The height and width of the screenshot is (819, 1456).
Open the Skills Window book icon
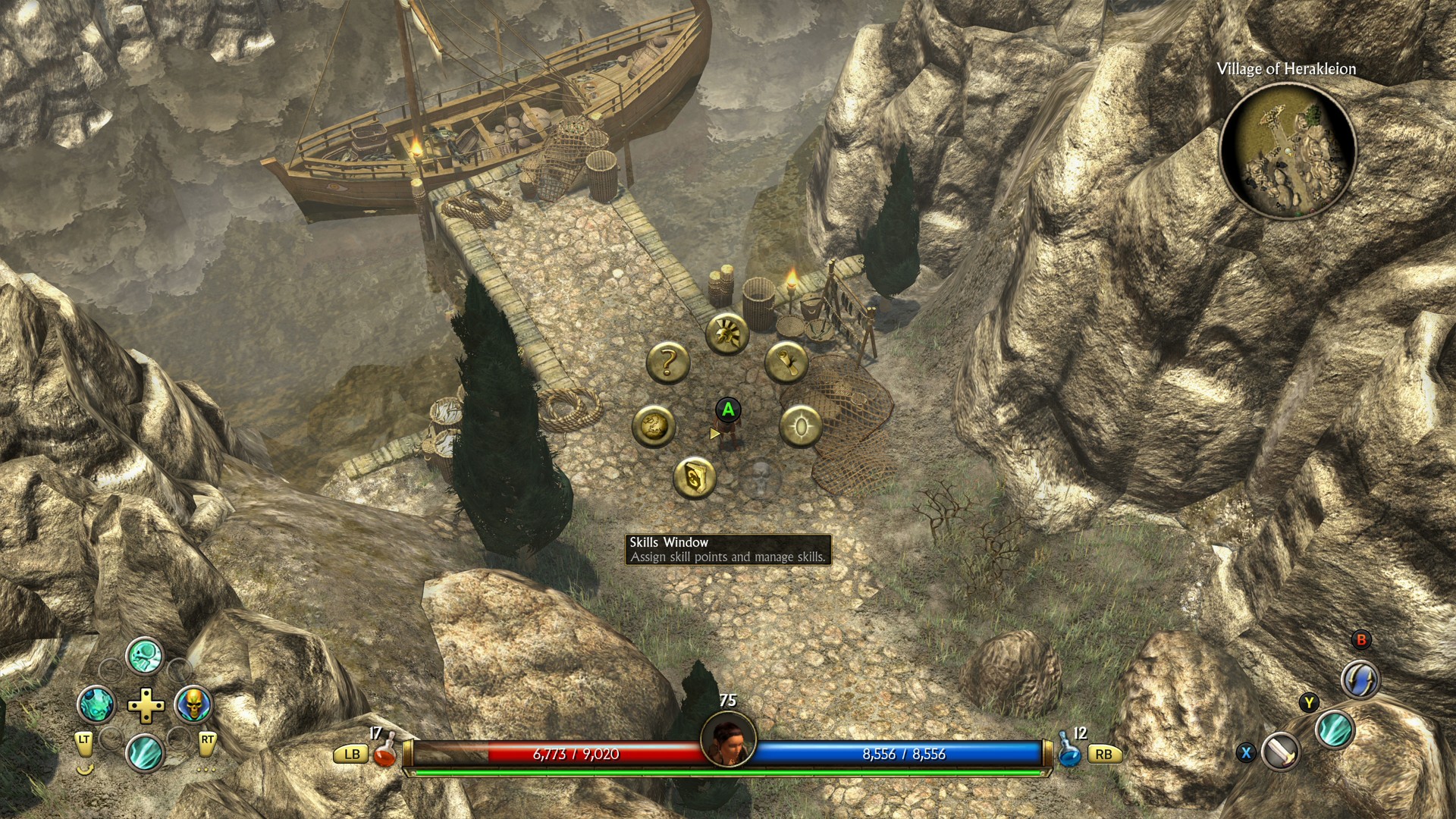(x=695, y=478)
